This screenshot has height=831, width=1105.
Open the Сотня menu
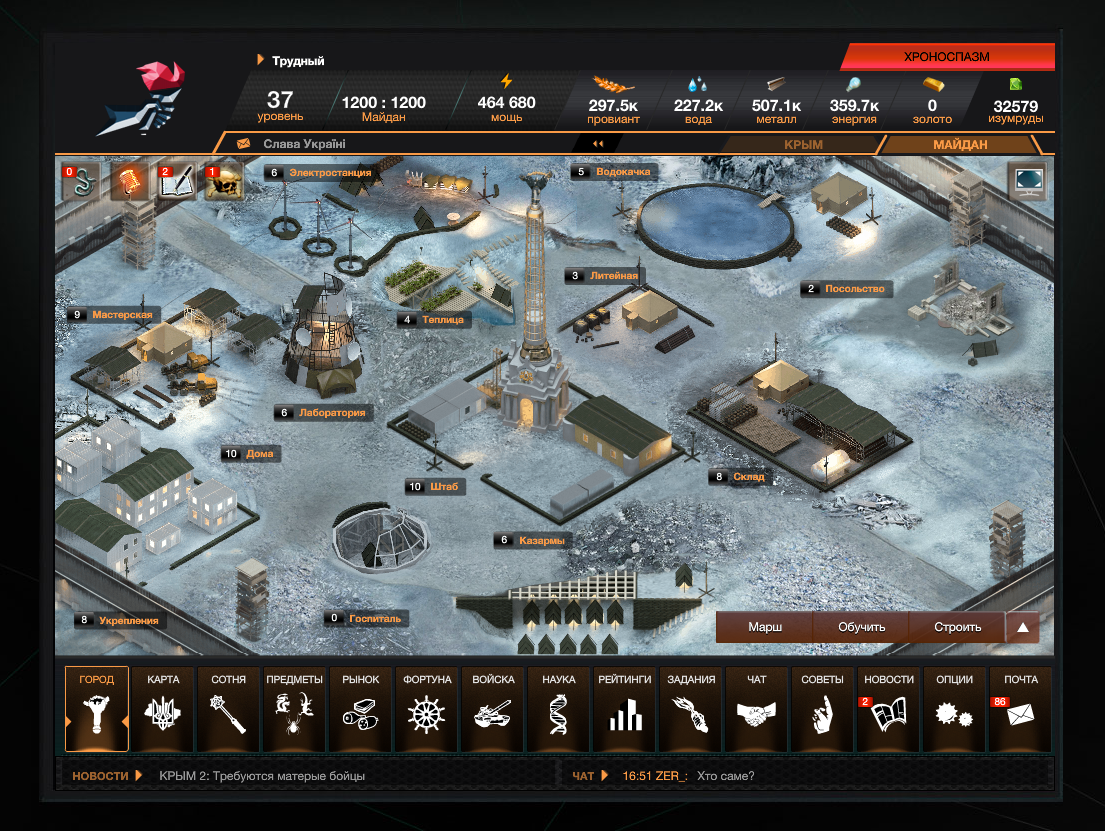[x=229, y=709]
